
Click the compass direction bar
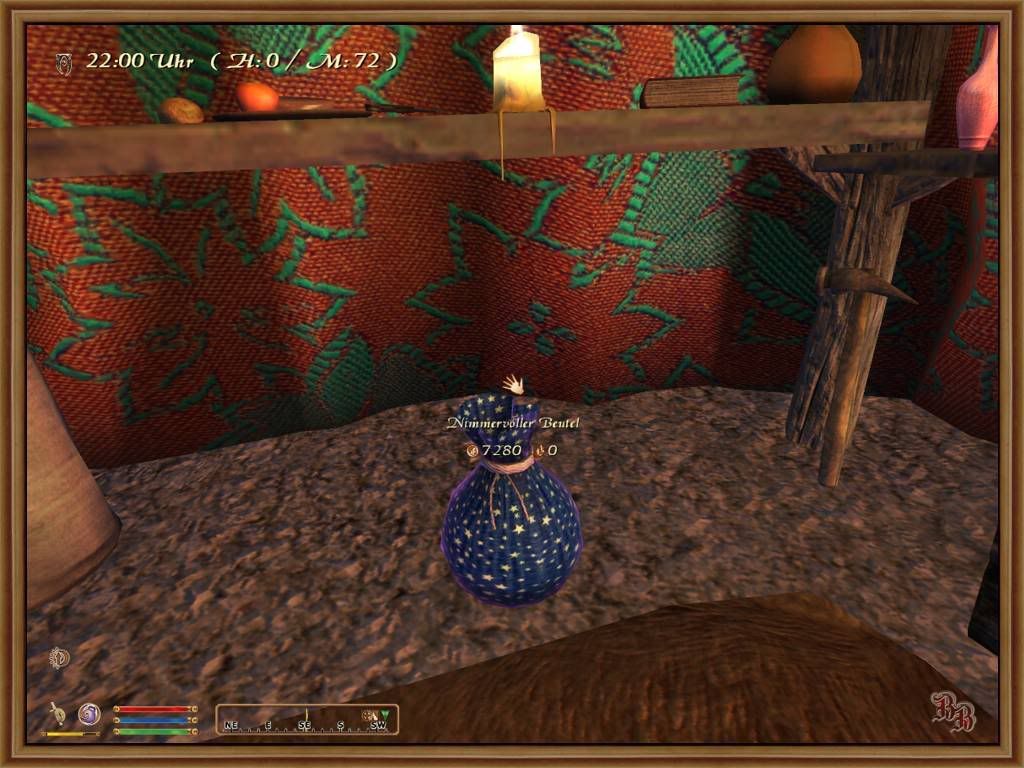pyautogui.click(x=307, y=719)
